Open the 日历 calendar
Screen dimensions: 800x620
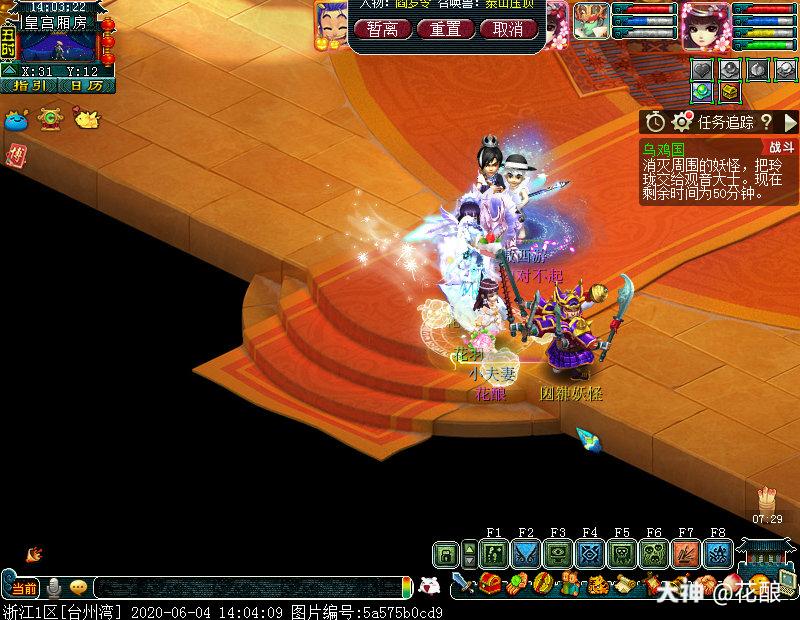point(83,86)
